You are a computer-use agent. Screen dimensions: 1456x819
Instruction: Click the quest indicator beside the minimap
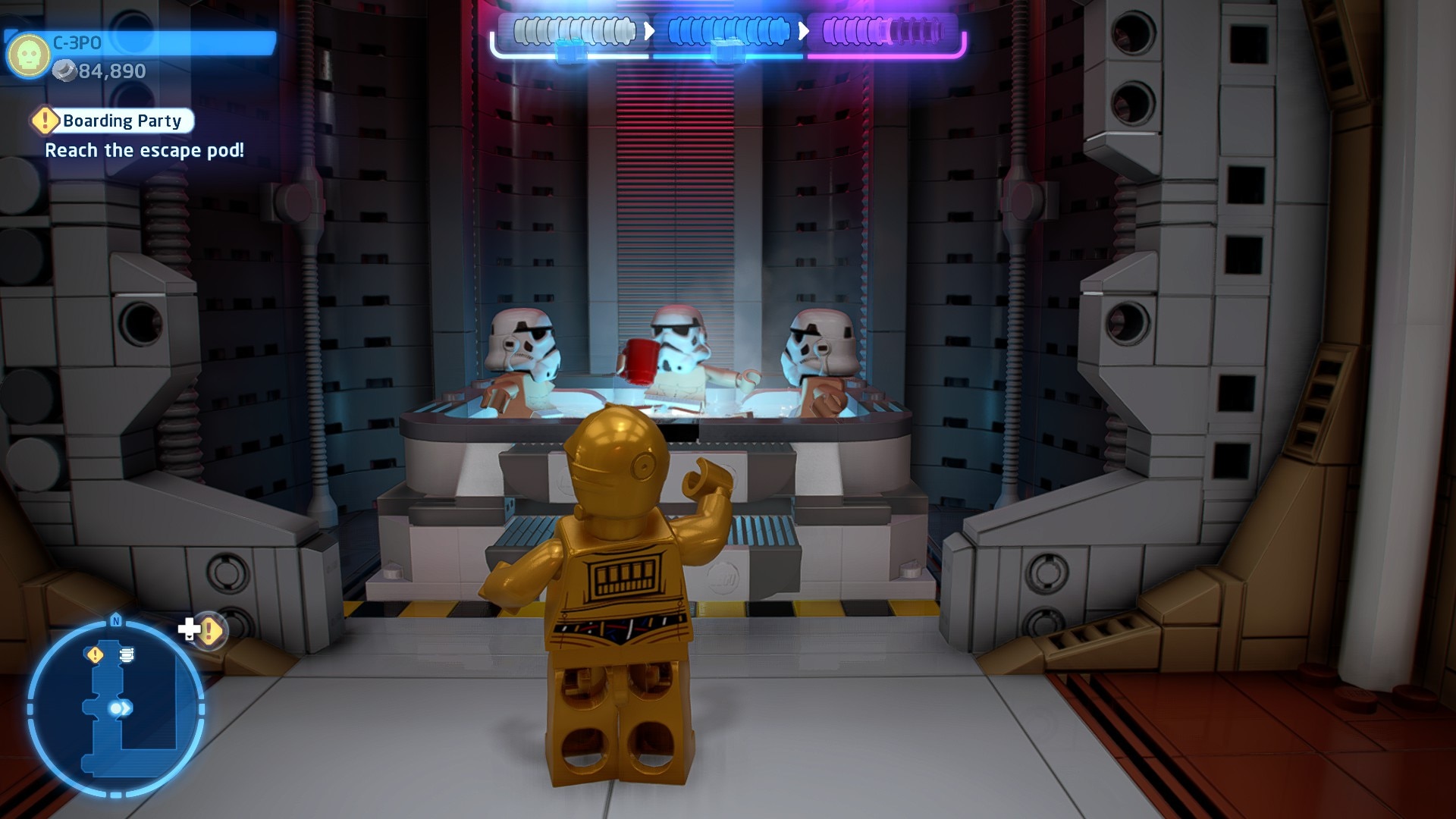pyautogui.click(x=208, y=630)
